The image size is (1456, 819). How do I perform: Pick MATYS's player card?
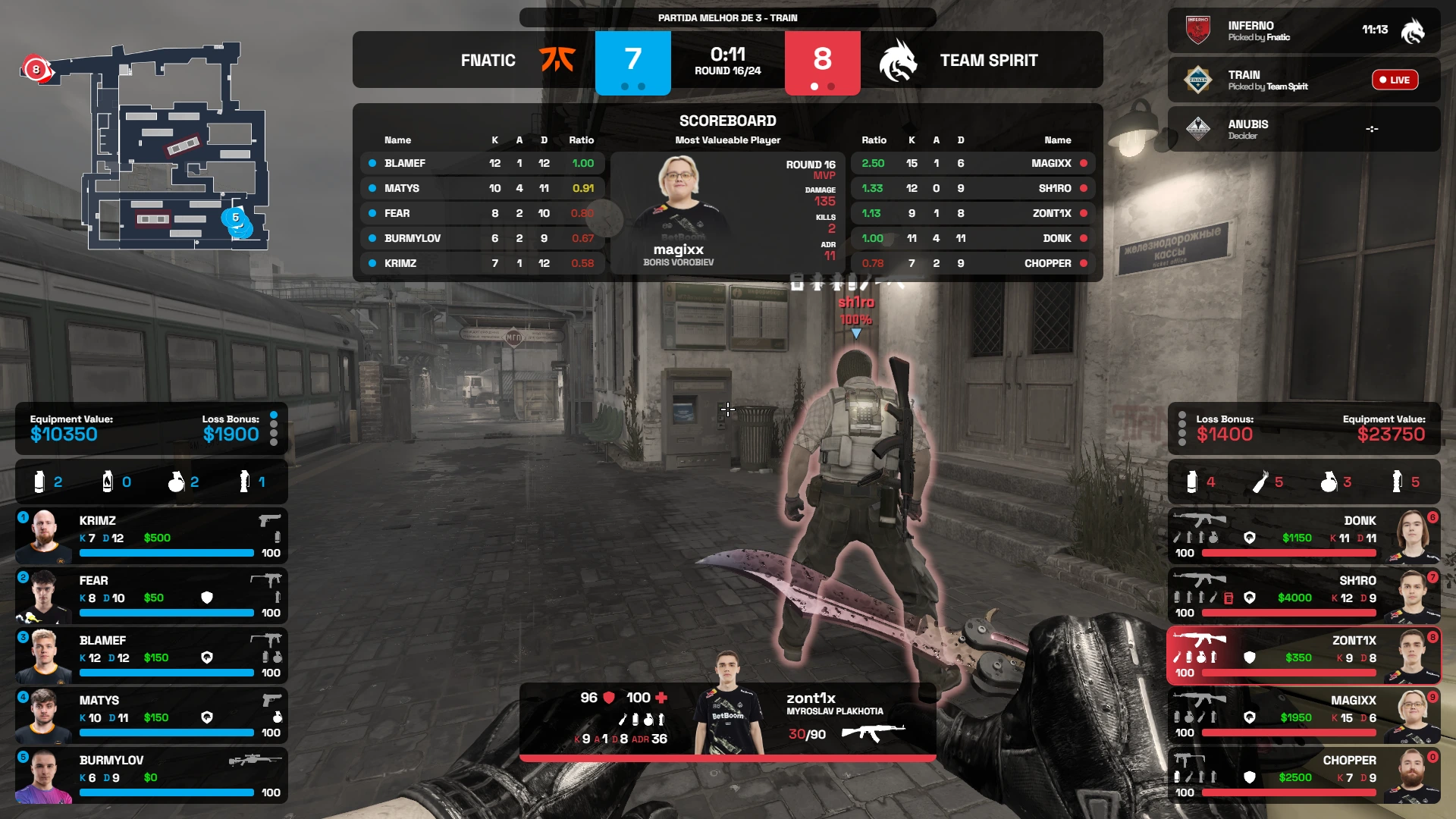[152, 716]
